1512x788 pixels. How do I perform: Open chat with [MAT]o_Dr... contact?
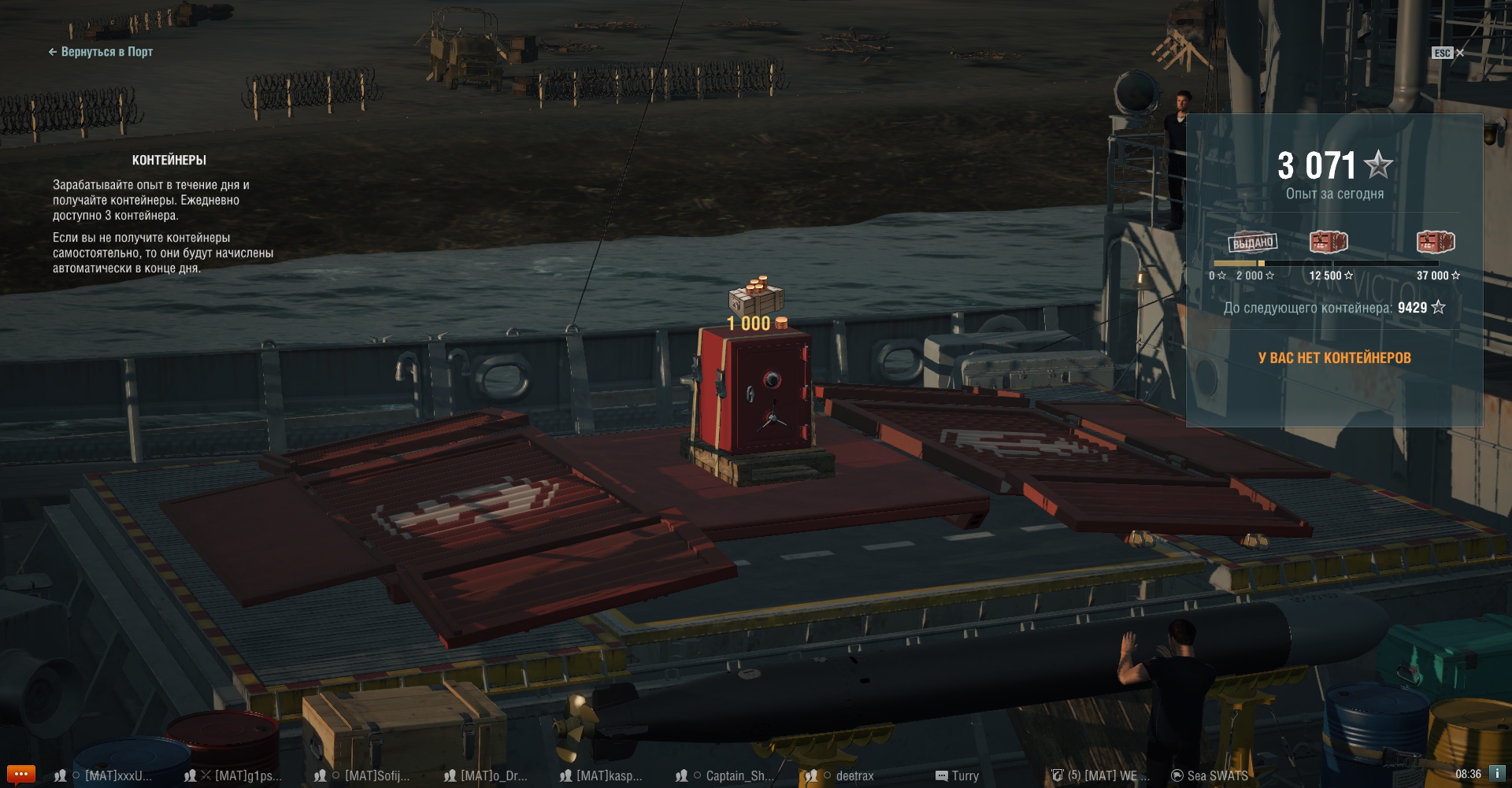(x=492, y=775)
